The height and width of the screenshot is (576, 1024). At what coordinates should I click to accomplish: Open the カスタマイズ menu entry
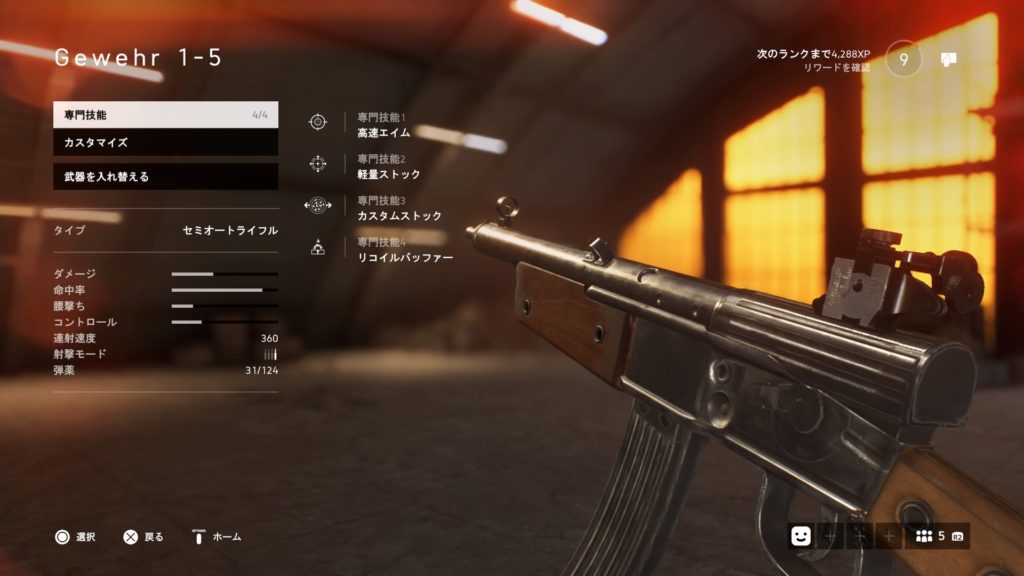[165, 143]
